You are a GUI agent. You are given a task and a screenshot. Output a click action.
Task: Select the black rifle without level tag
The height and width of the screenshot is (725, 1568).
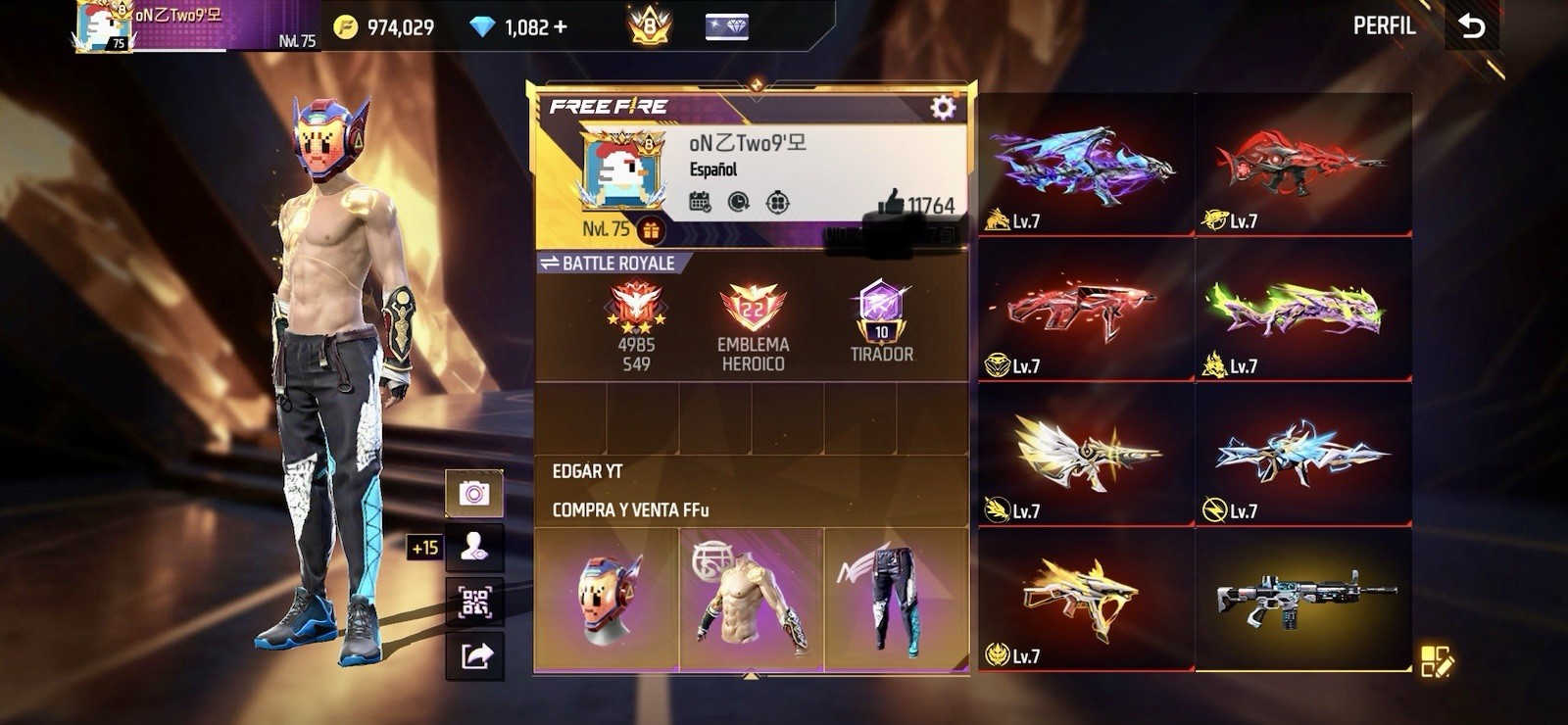pyautogui.click(x=1303, y=598)
